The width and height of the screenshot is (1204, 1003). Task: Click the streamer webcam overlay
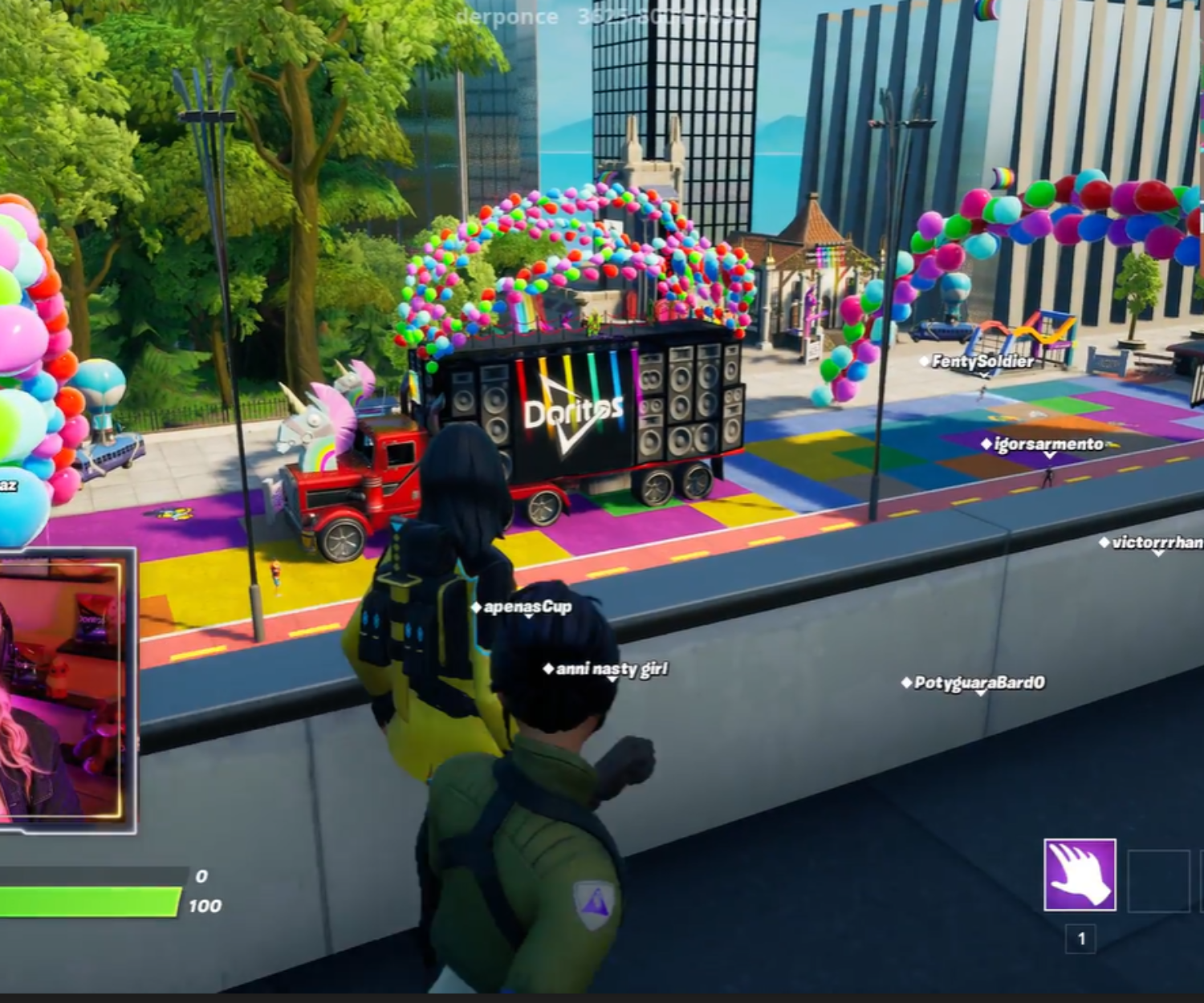64,690
